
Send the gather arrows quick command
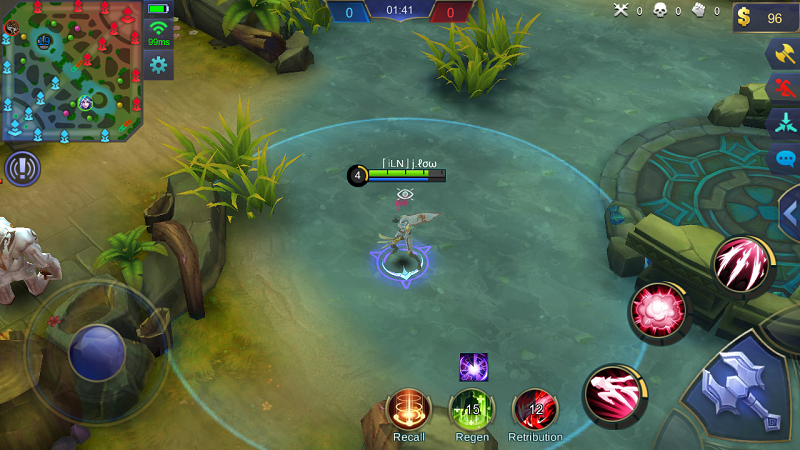pyautogui.click(x=782, y=123)
